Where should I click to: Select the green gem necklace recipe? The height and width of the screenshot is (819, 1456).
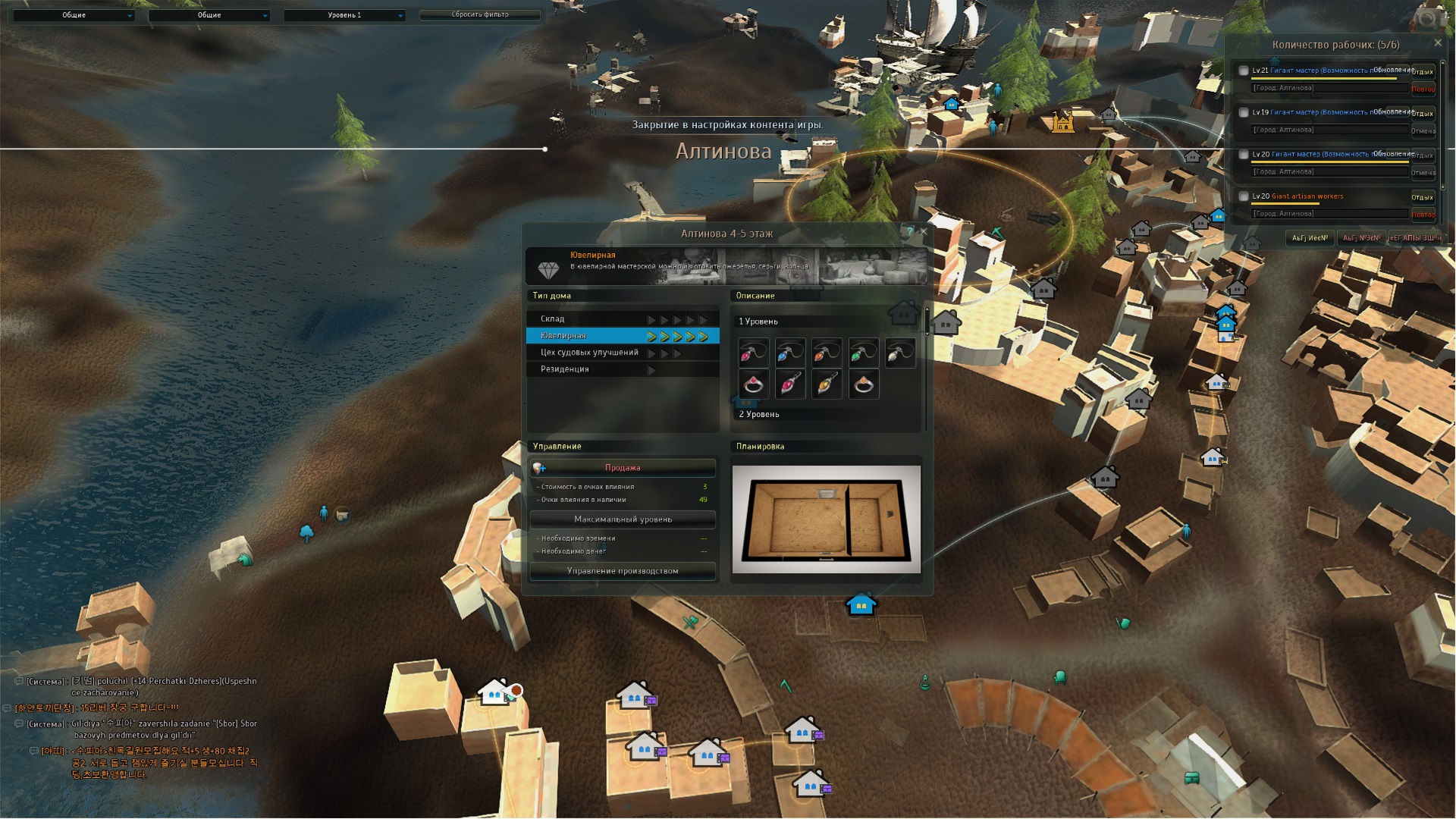coord(864,353)
